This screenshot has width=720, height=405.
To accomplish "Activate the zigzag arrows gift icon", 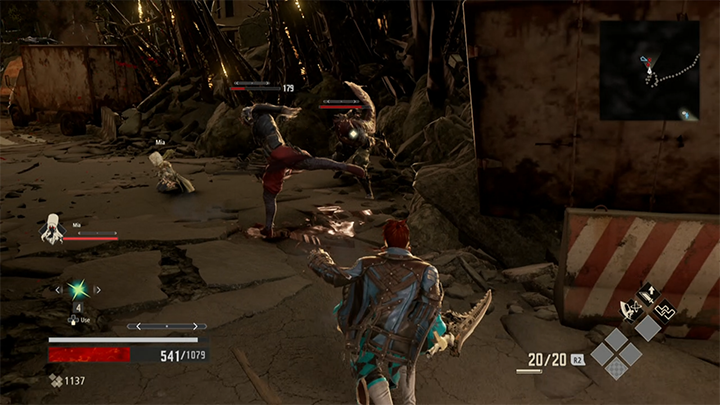I will (x=664, y=309).
